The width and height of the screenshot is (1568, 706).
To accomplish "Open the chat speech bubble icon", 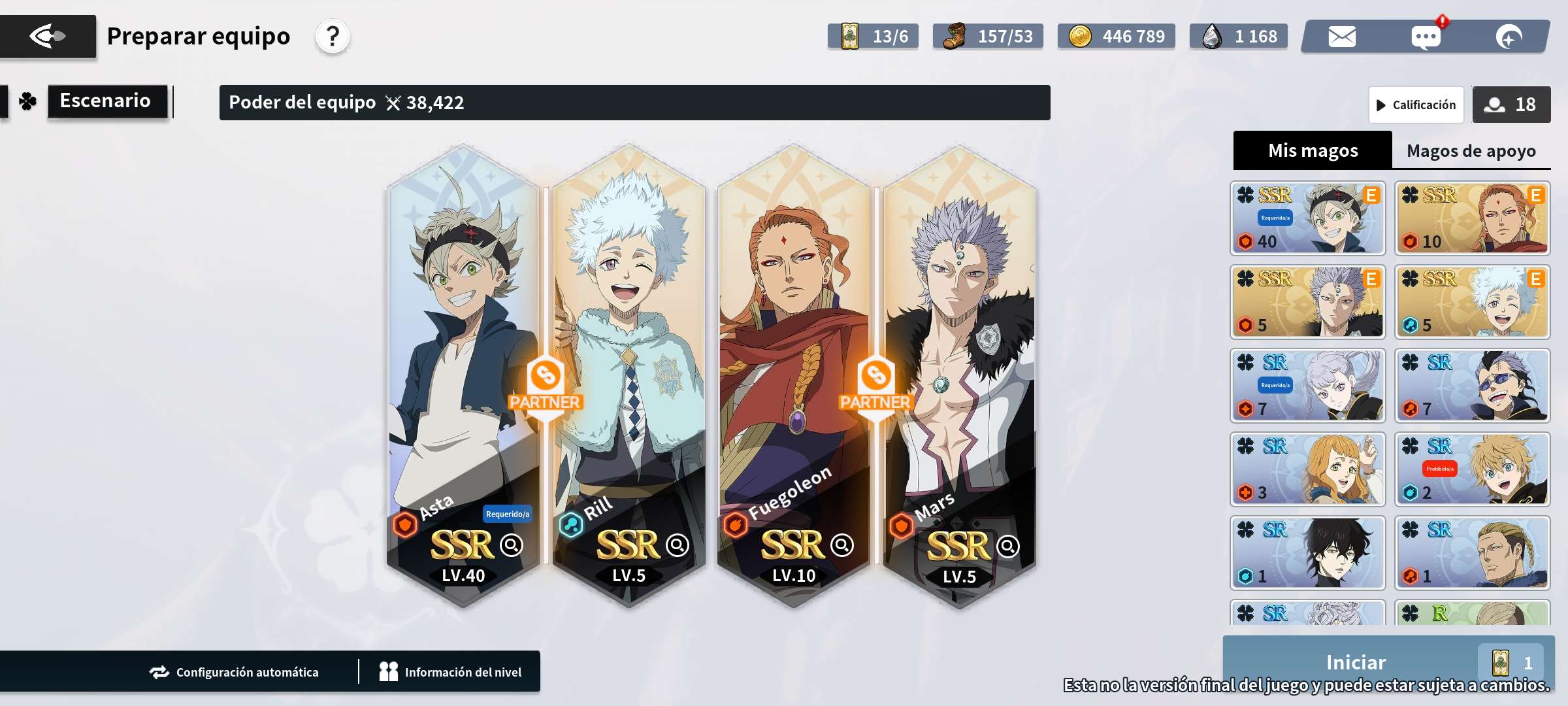I will 1425,37.
